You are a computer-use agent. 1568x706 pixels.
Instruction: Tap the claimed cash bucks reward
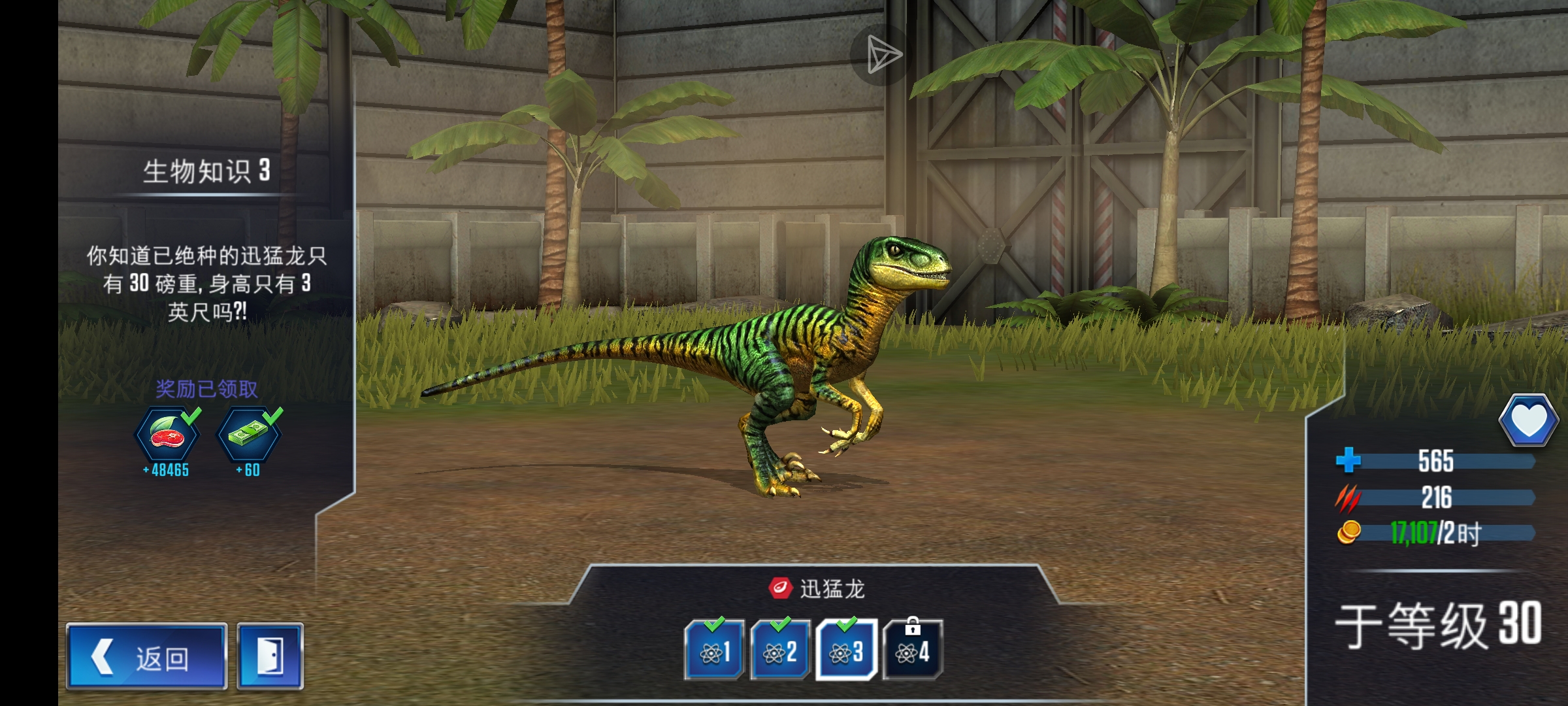249,435
